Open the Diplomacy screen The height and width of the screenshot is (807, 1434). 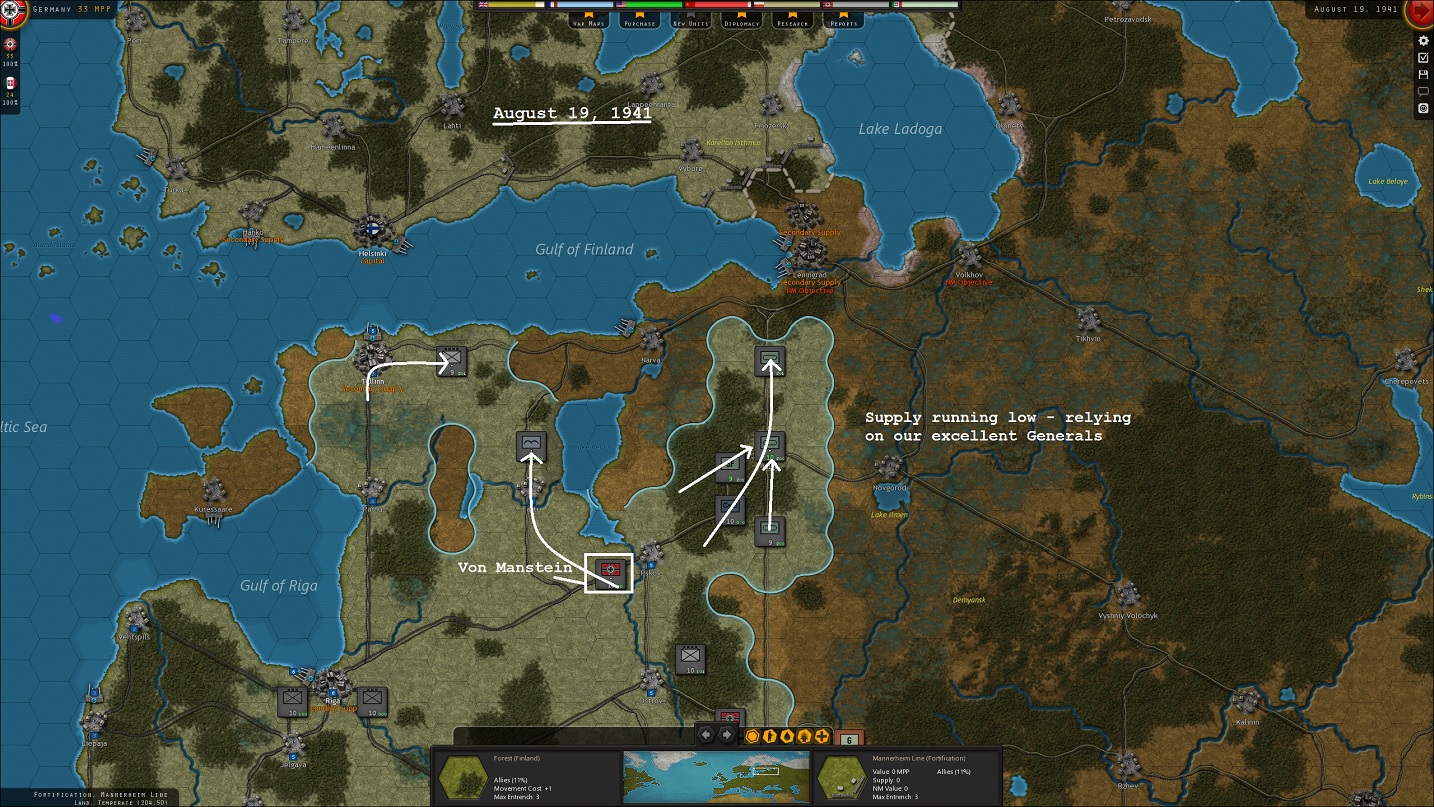point(742,22)
